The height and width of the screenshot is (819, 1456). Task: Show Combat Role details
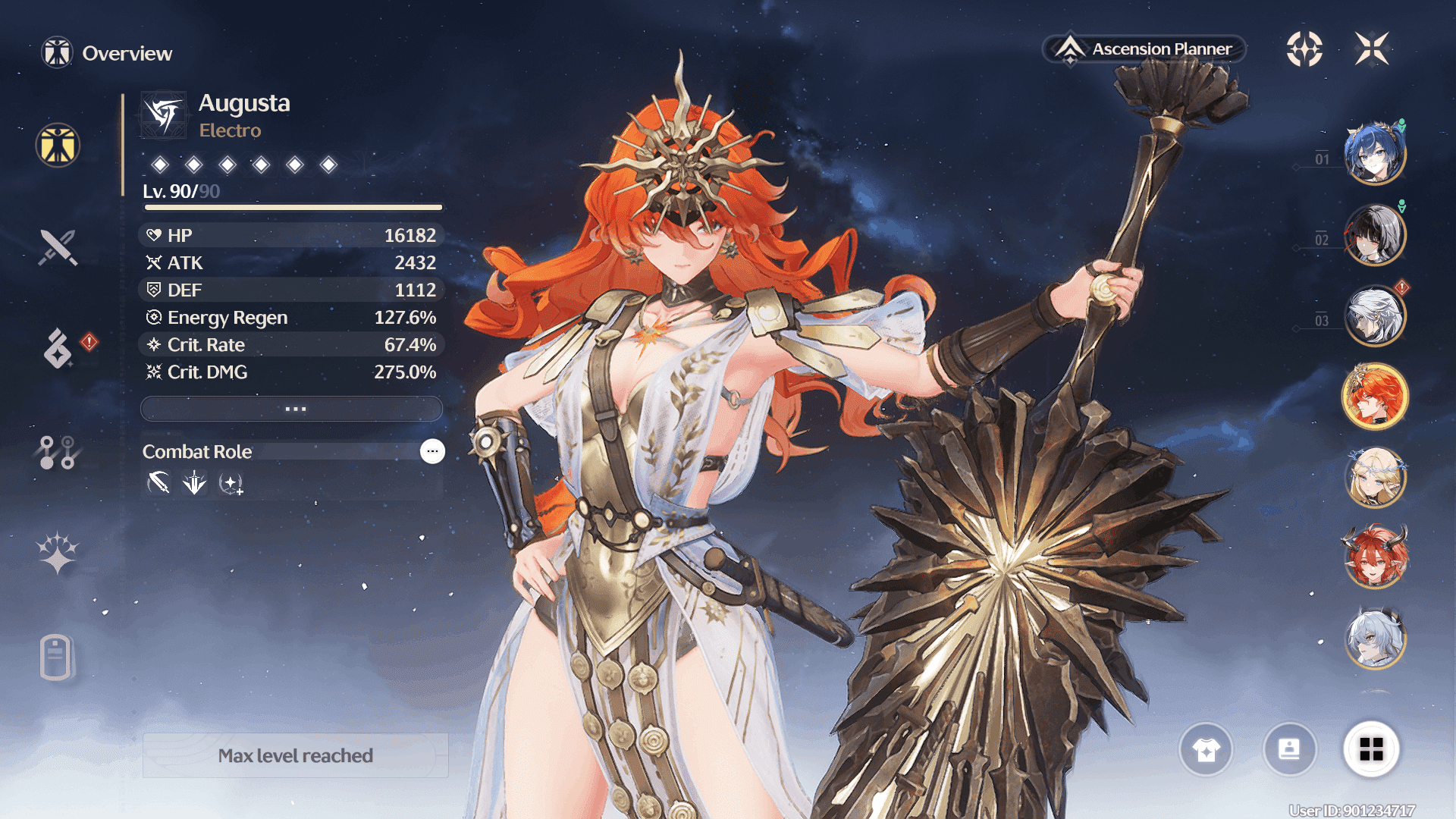pyautogui.click(x=432, y=451)
